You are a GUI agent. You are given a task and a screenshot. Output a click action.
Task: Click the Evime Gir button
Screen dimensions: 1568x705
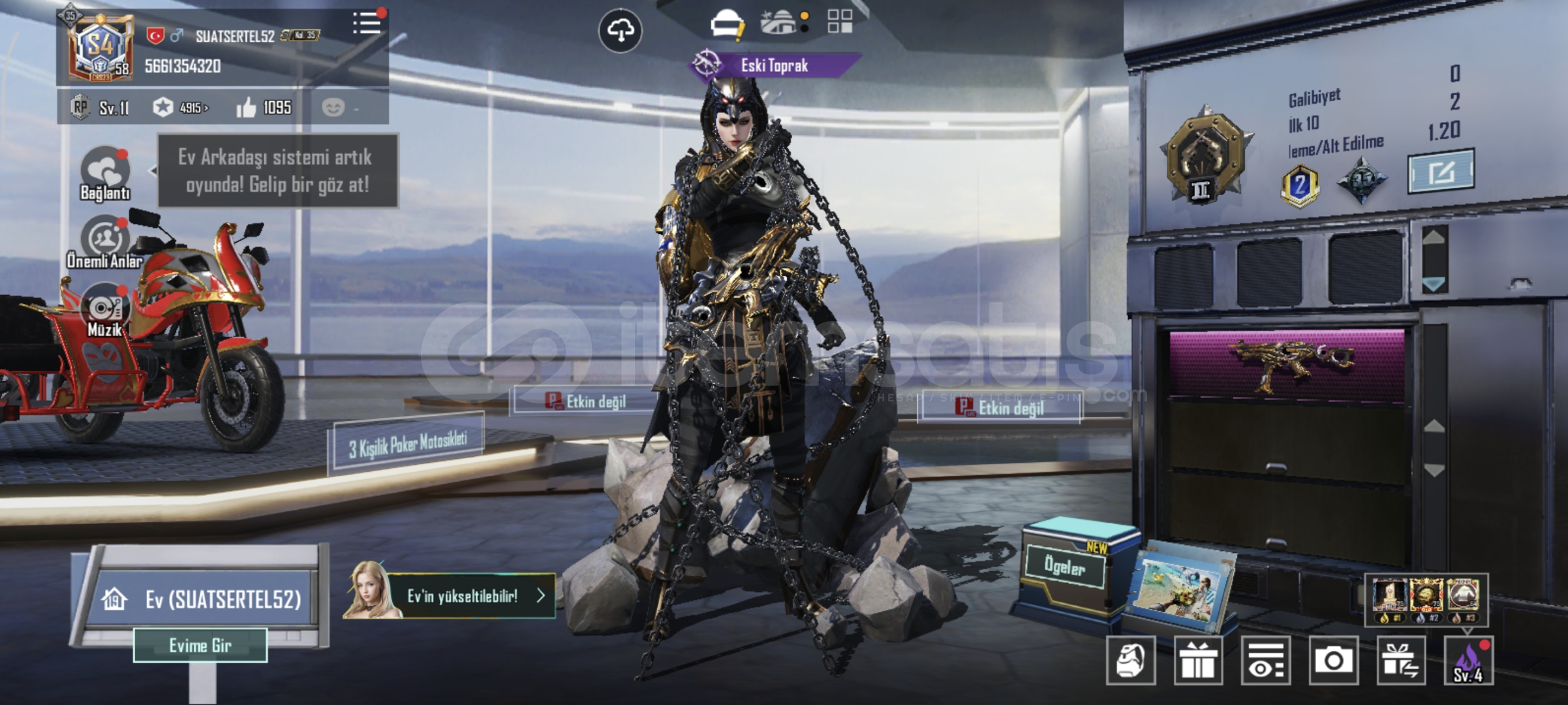[x=200, y=646]
